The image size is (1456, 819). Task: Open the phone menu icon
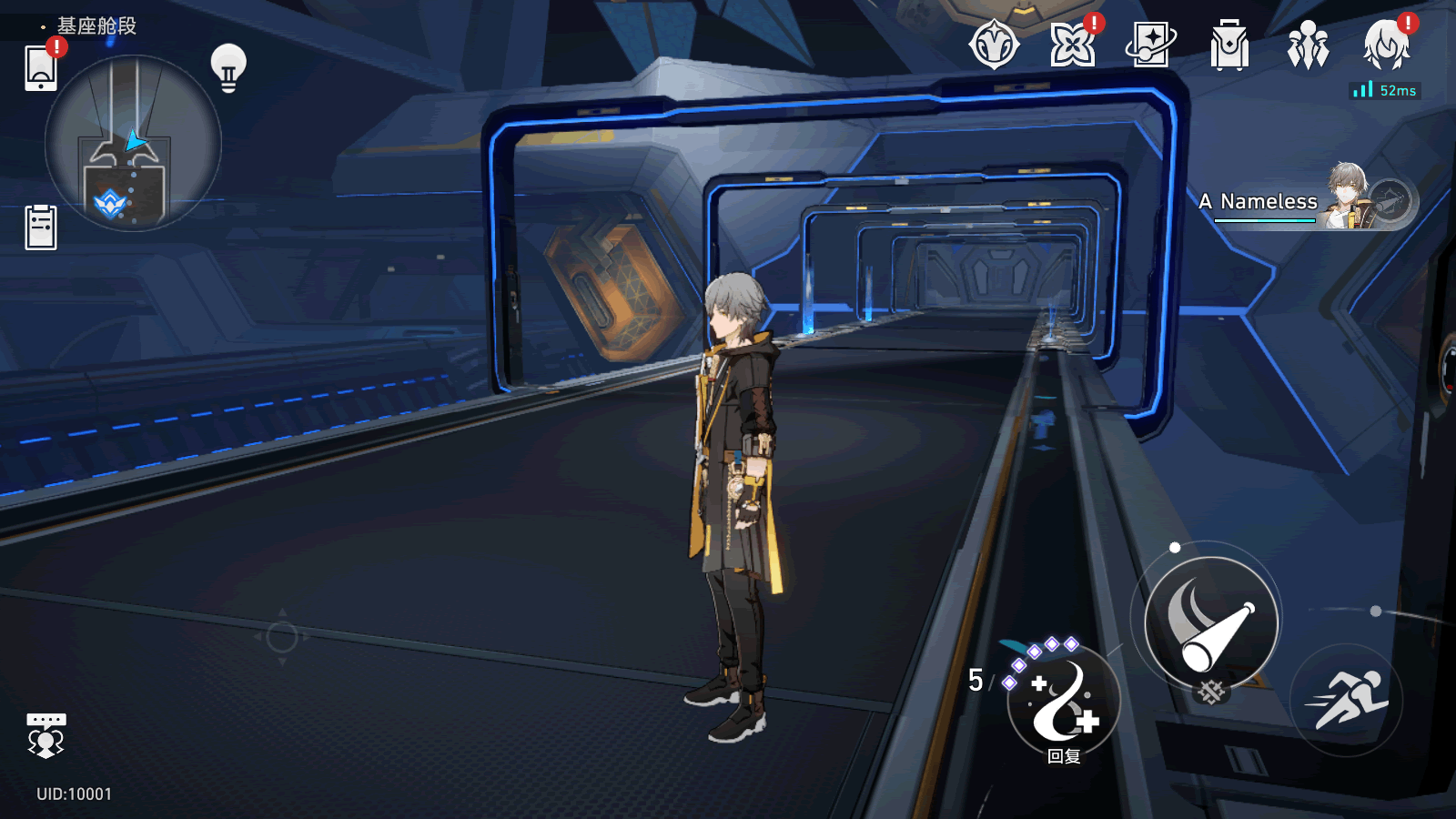41,68
